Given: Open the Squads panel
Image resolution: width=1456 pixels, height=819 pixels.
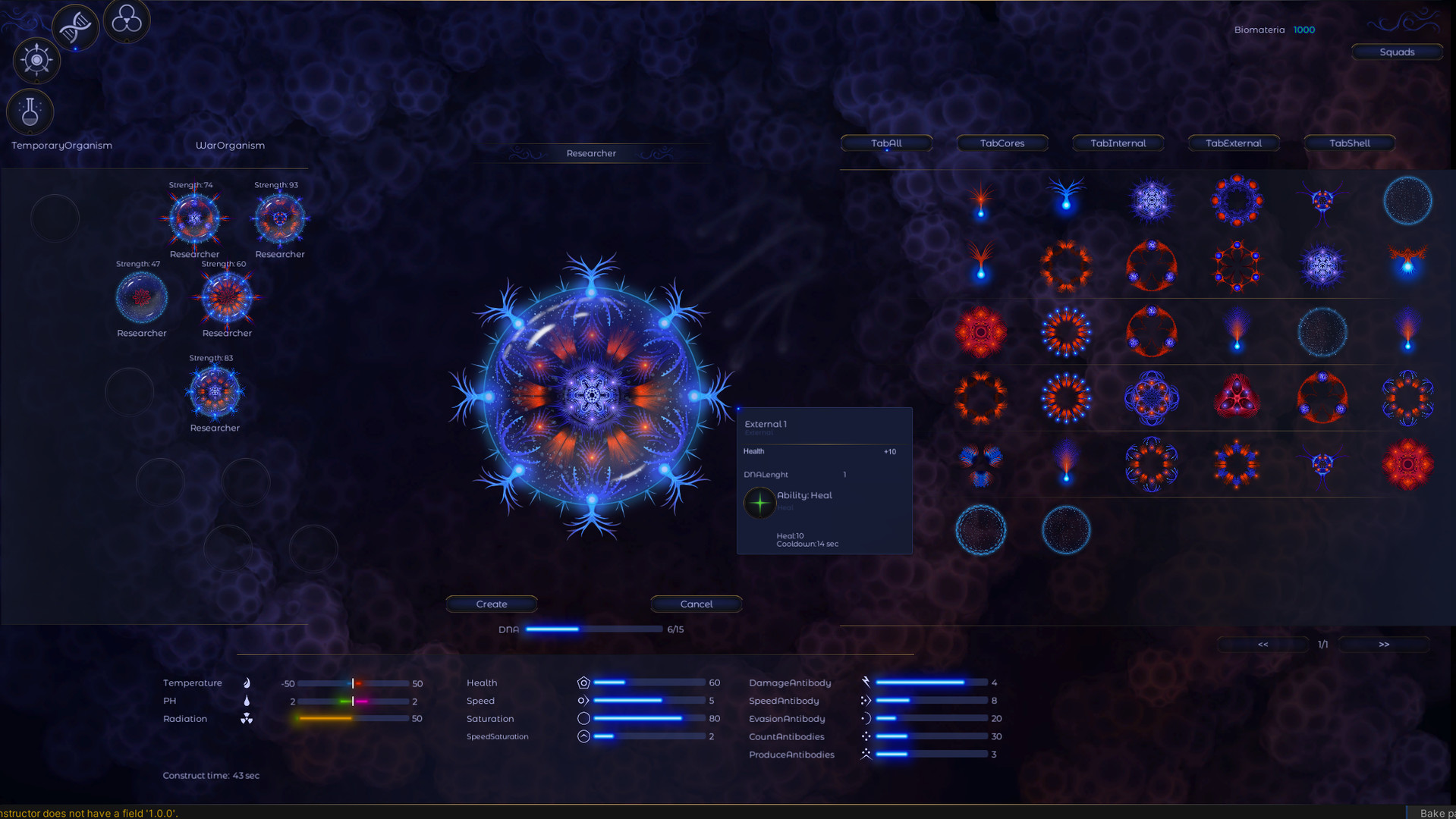Looking at the screenshot, I should point(1397,52).
